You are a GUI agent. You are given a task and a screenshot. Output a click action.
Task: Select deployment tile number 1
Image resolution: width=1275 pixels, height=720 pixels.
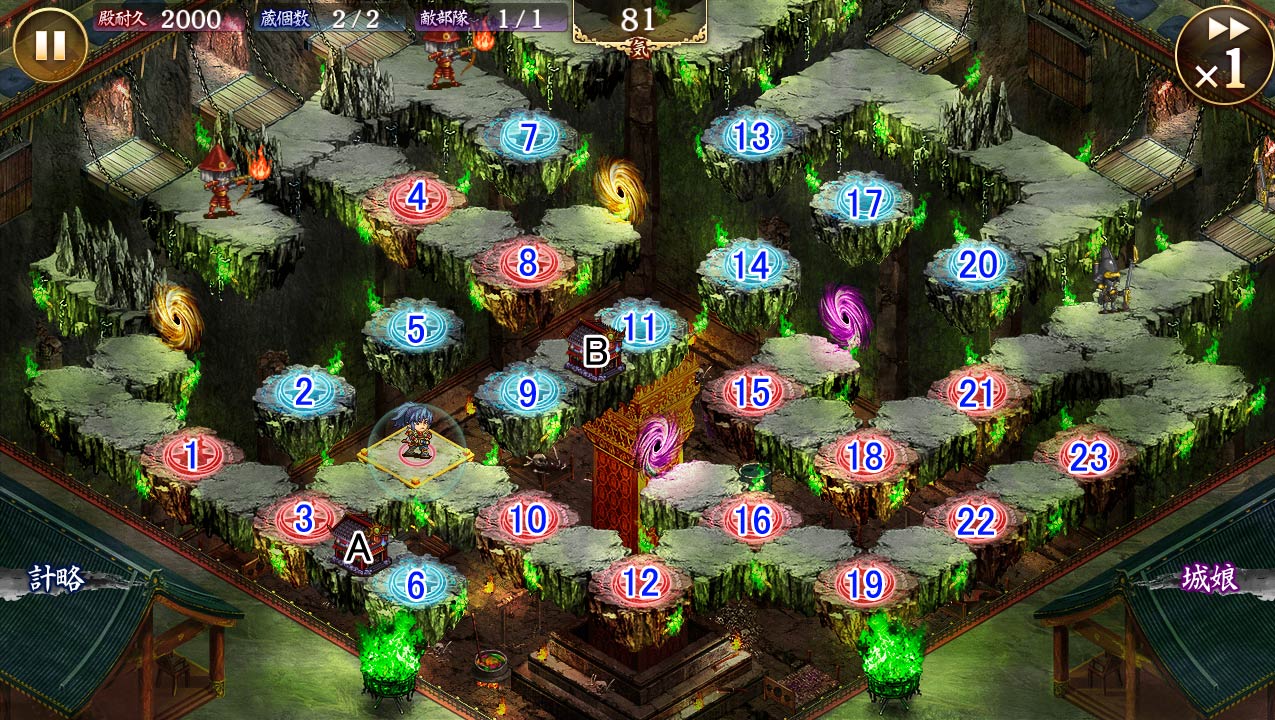tap(191, 456)
